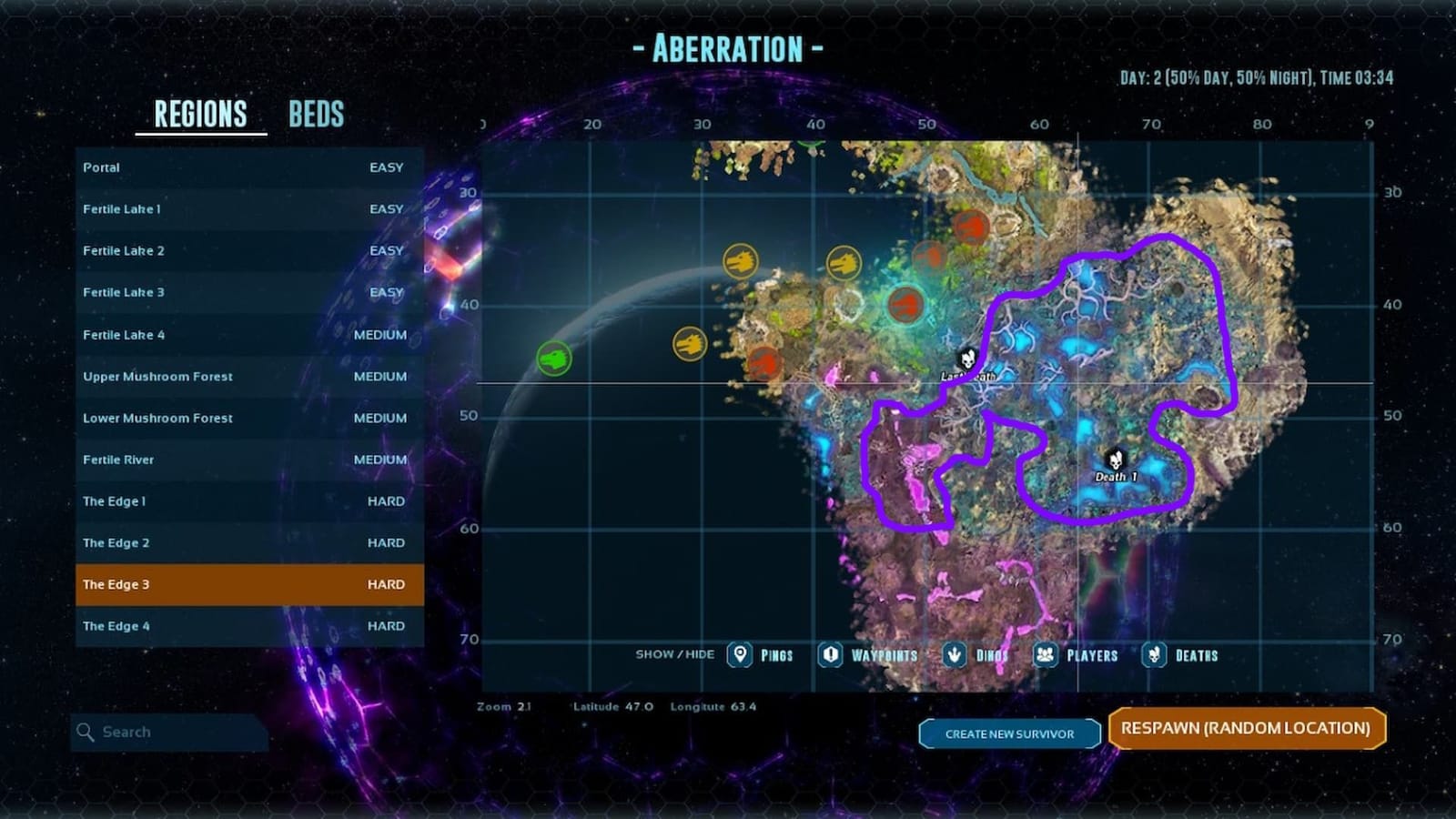The width and height of the screenshot is (1456, 819).
Task: Click the search magnifying glass icon
Action: click(x=86, y=732)
